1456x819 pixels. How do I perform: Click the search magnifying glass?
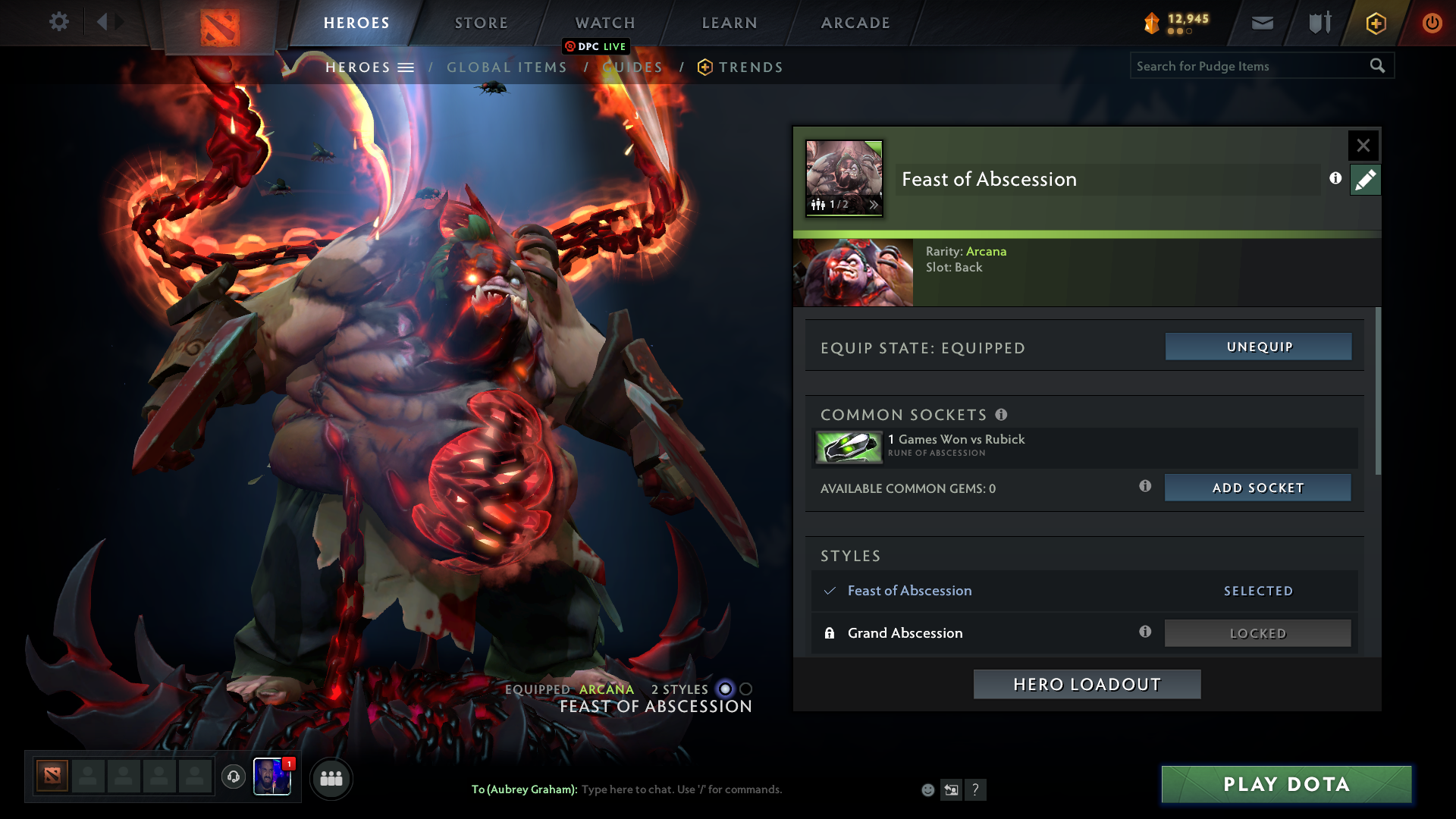click(1378, 66)
